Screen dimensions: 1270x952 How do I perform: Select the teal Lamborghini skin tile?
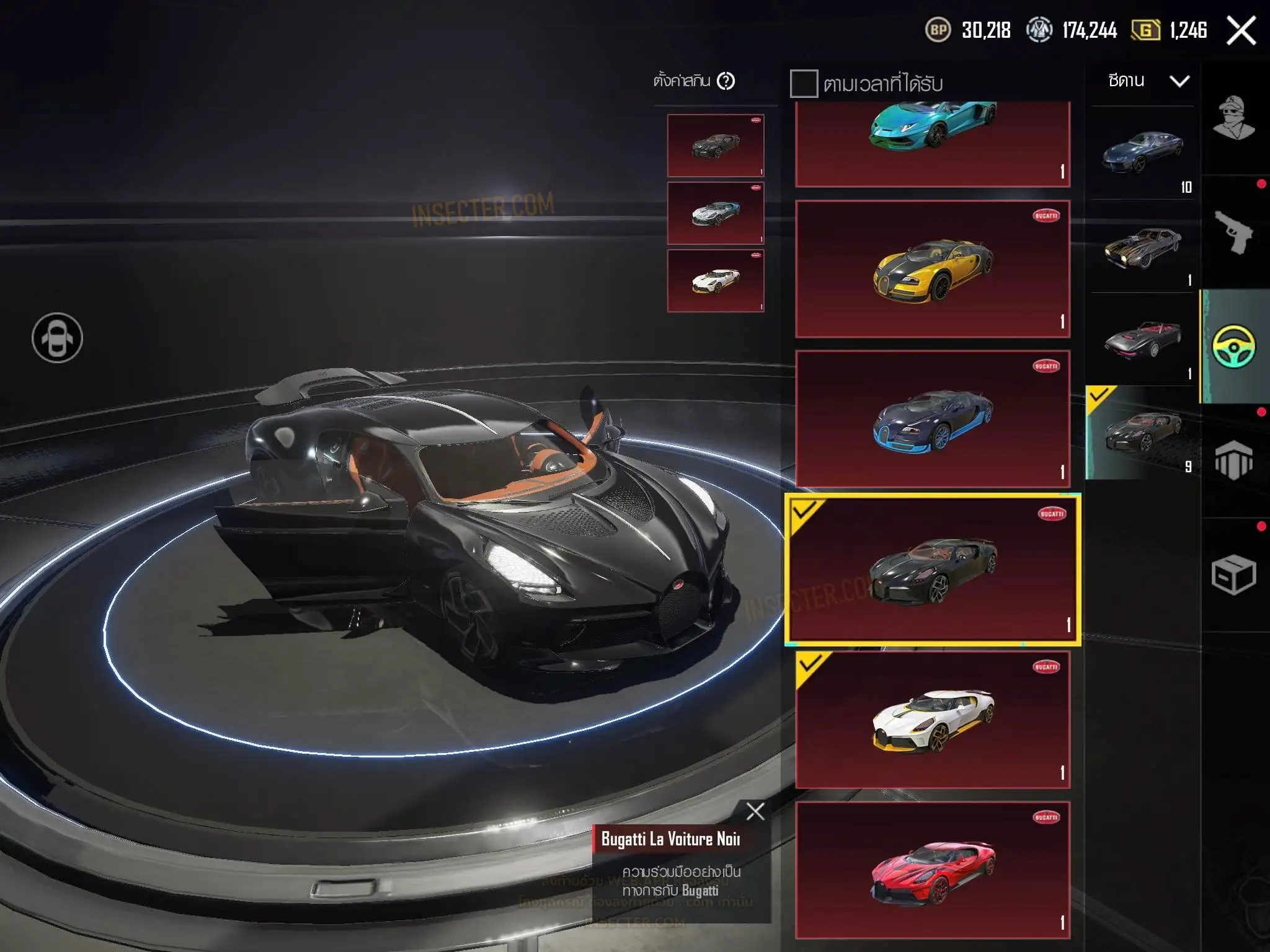[x=933, y=143]
